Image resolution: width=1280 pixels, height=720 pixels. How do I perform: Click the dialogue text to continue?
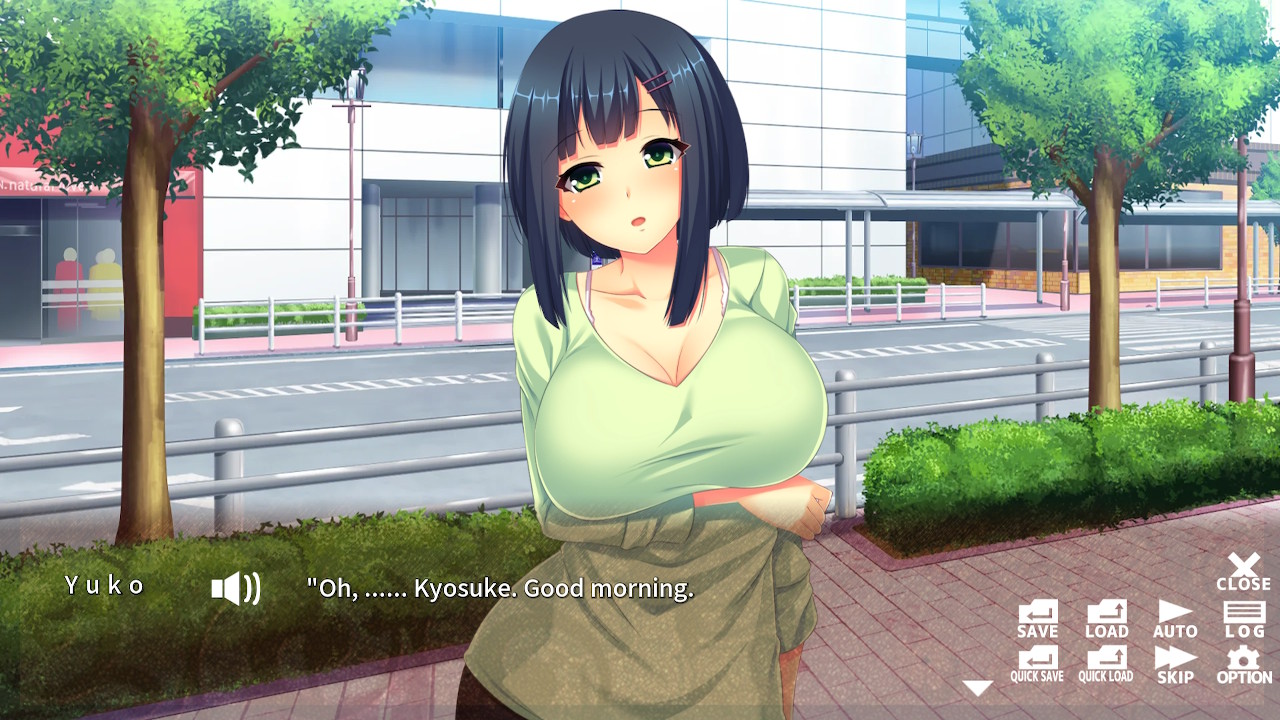click(x=497, y=589)
